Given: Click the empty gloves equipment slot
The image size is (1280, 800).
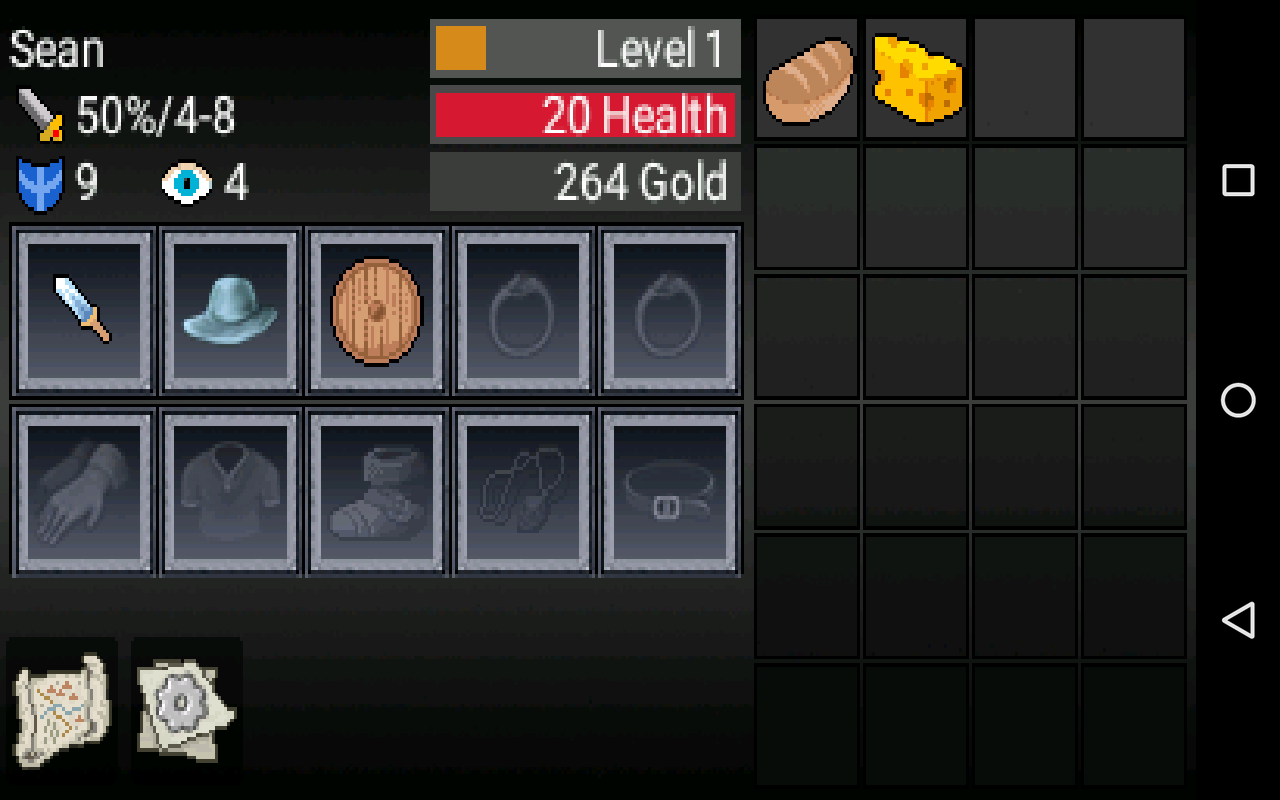Looking at the screenshot, I should pyautogui.click(x=83, y=489).
